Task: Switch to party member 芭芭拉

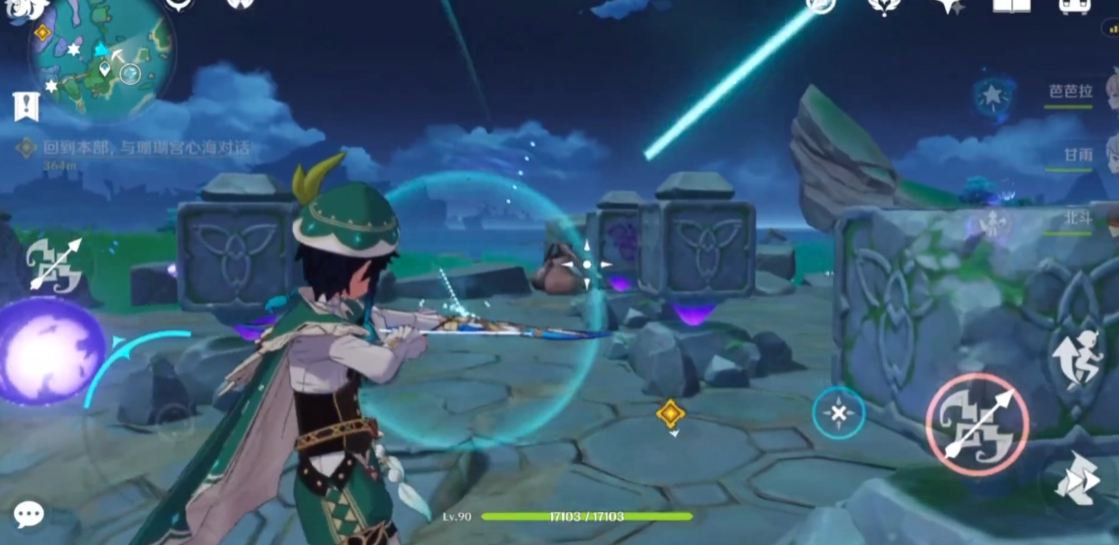Action: 1069,91
